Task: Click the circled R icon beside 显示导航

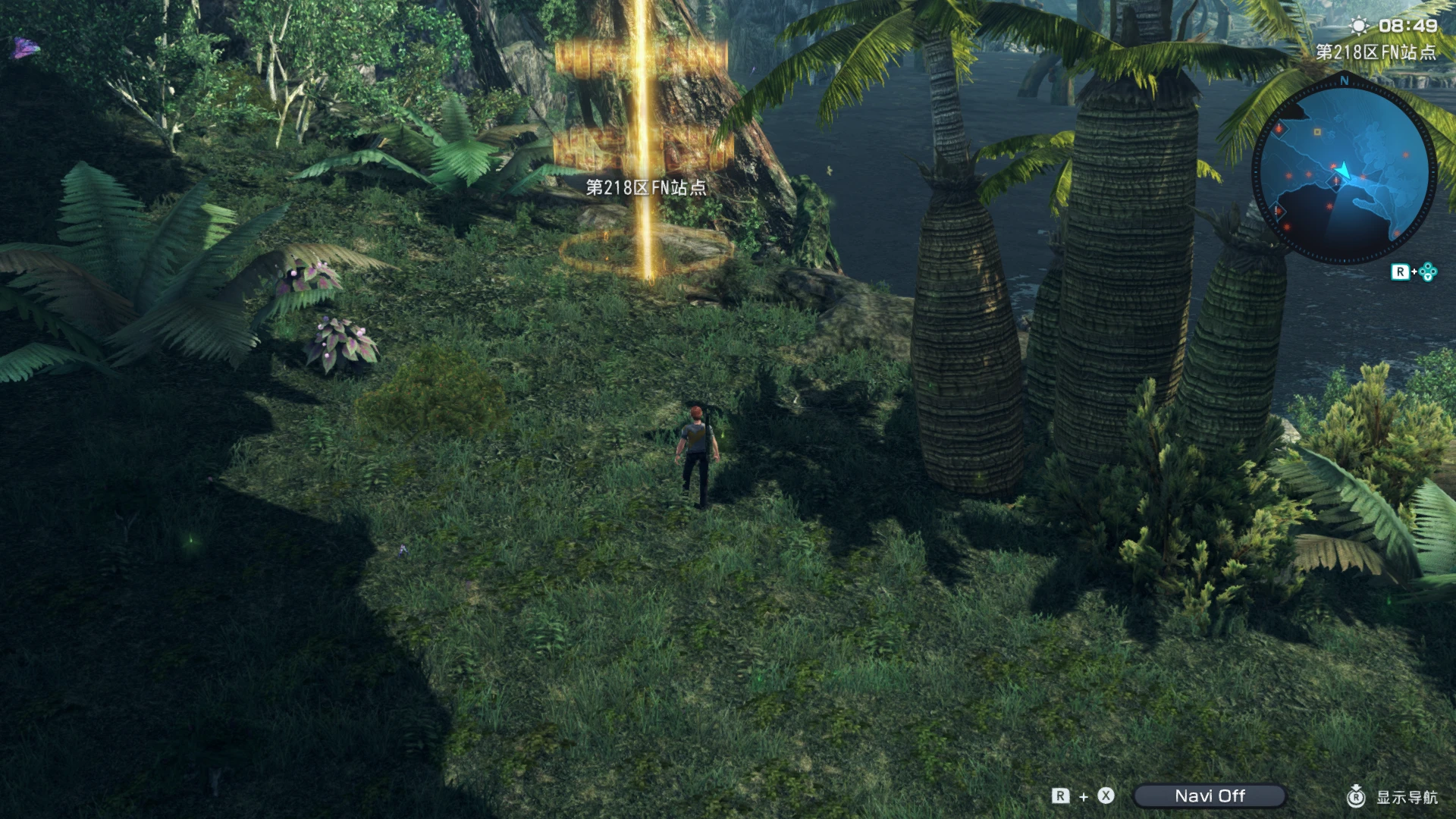Action: (1355, 796)
